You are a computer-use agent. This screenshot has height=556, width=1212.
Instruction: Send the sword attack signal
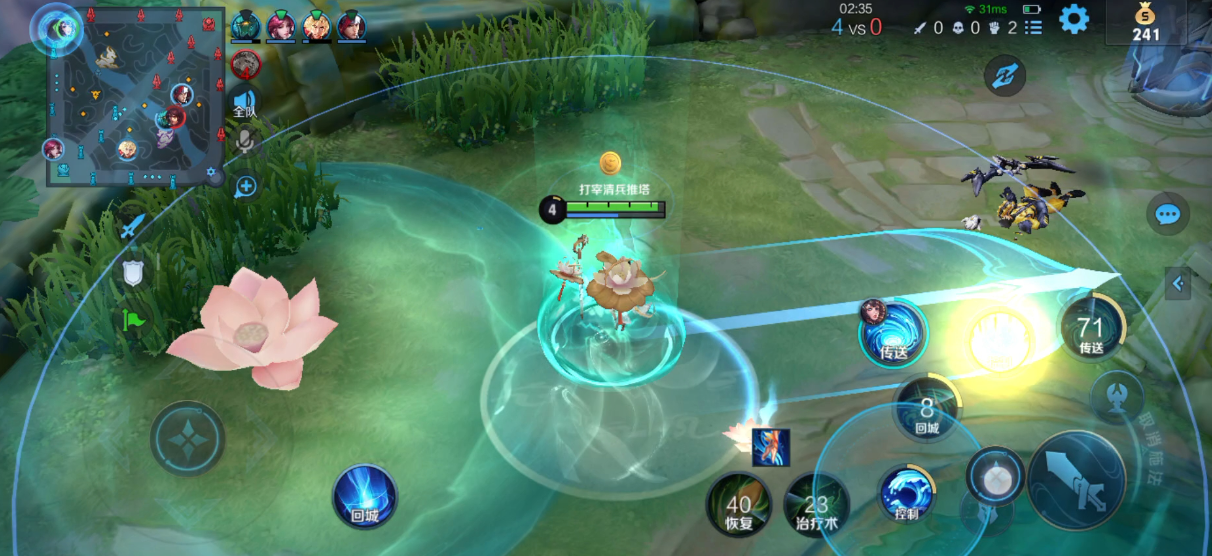coord(133,227)
